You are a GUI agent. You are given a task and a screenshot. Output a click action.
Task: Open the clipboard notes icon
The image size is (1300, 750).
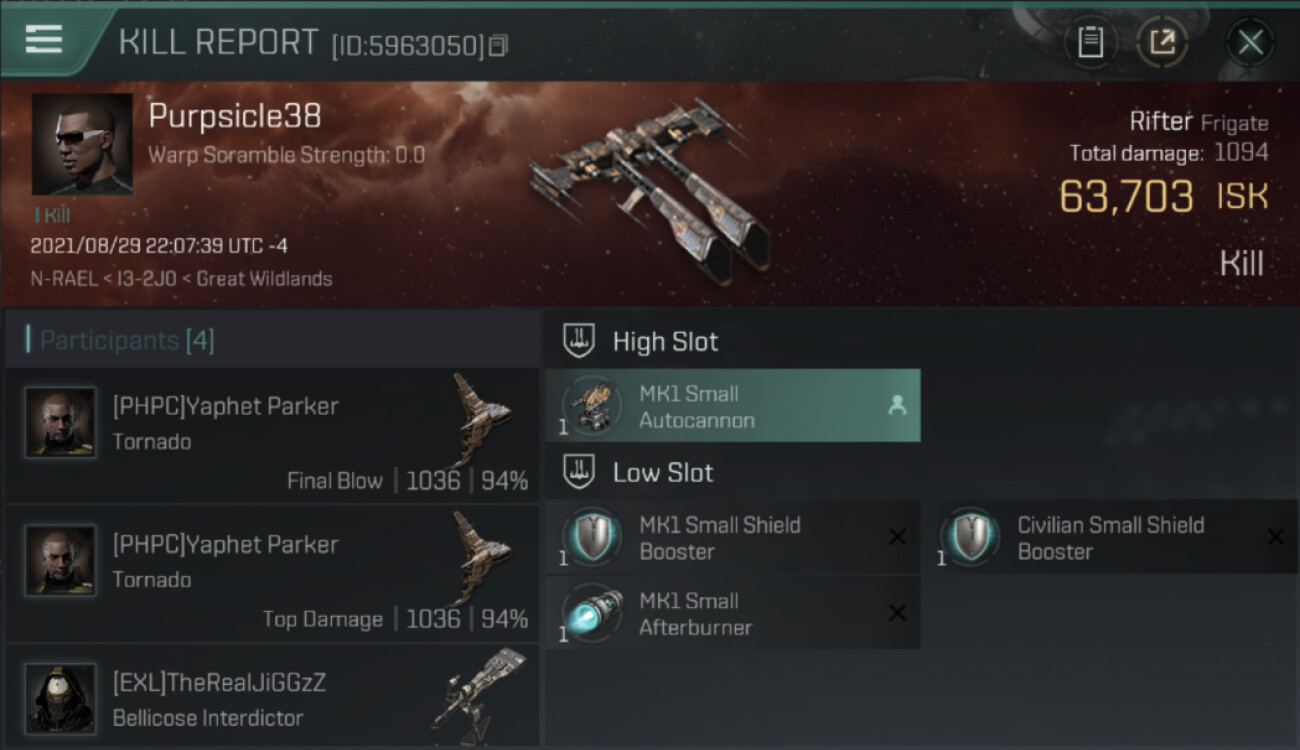(x=1090, y=42)
